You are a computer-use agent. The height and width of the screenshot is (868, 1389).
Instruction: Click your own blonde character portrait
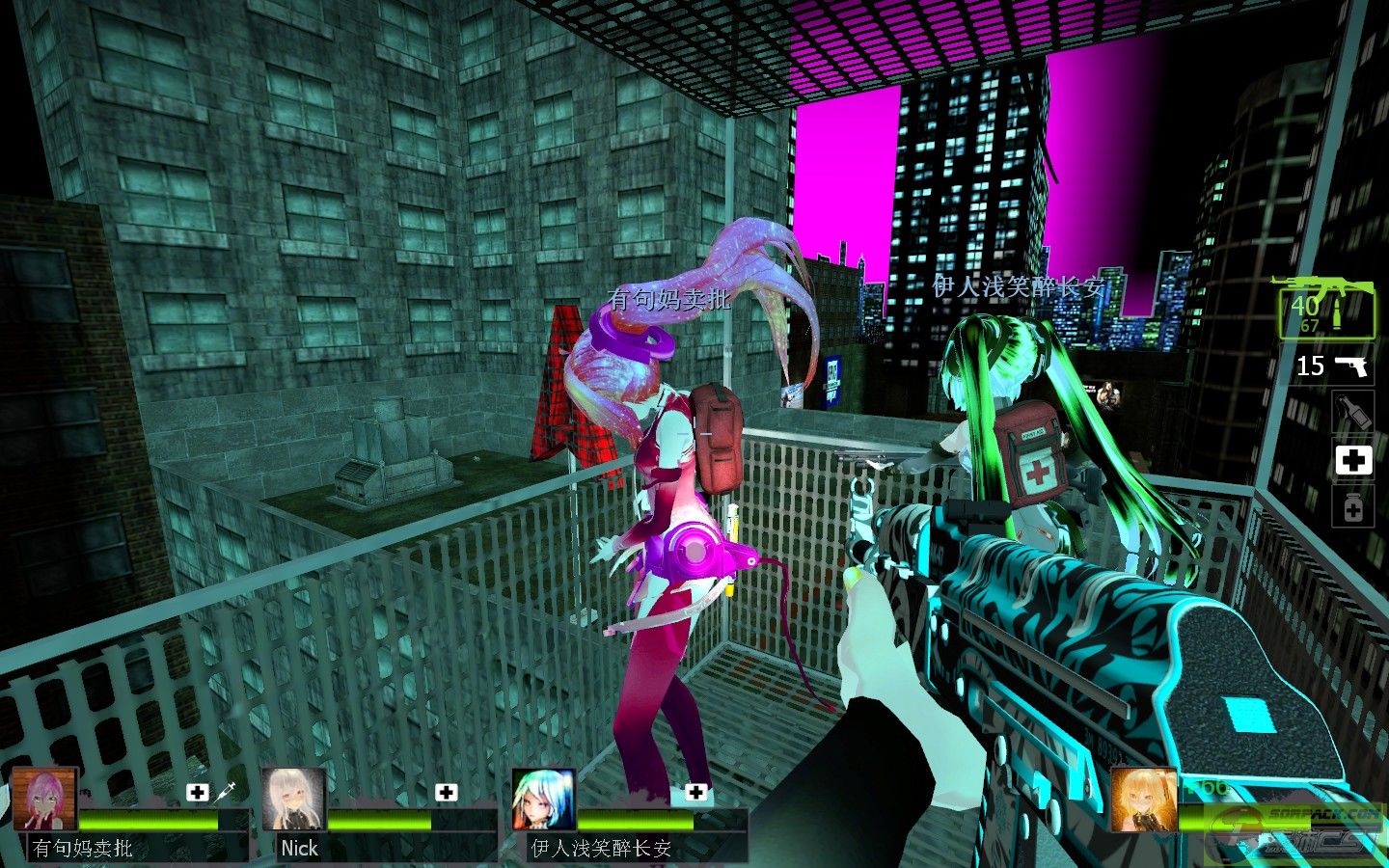(x=1143, y=800)
